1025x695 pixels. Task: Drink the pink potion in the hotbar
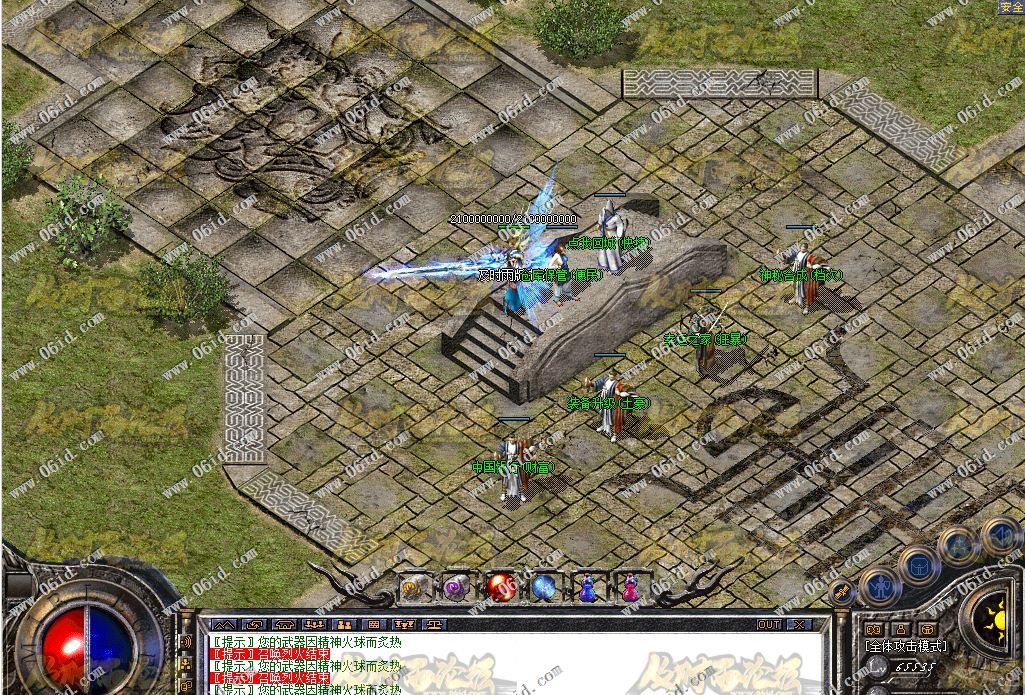coord(630,587)
